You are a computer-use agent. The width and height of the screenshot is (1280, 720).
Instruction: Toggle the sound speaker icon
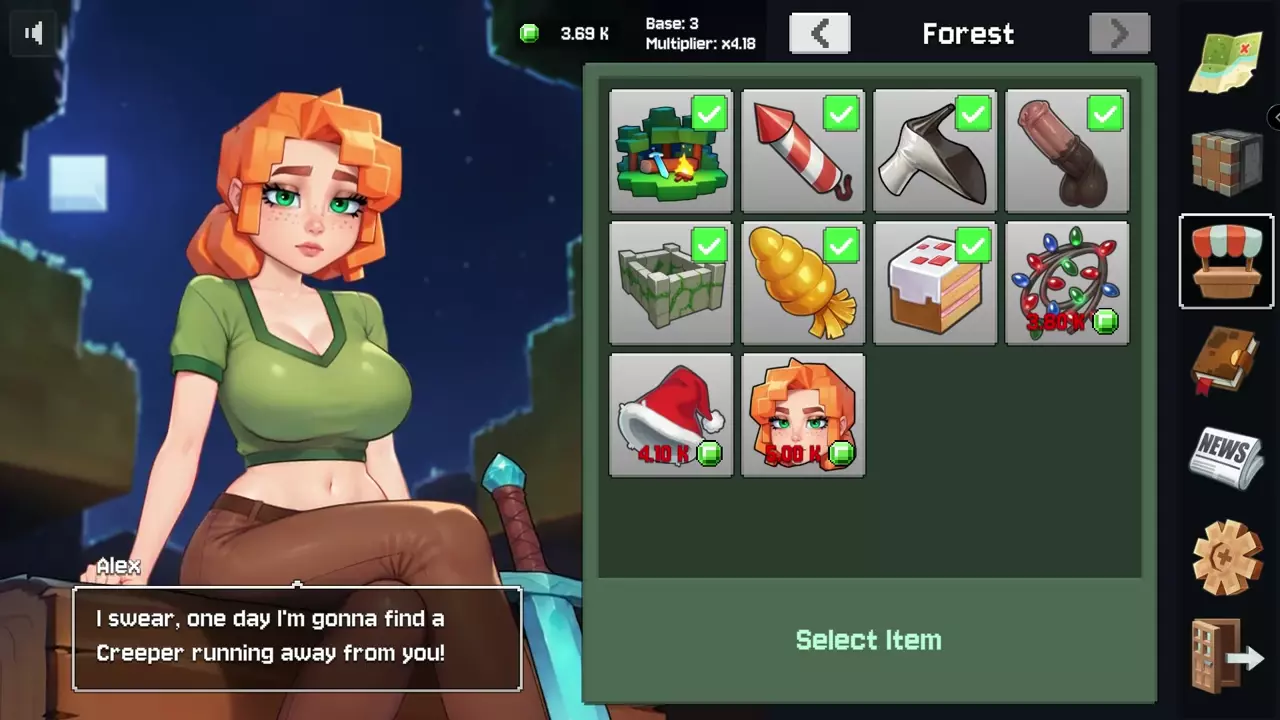pyautogui.click(x=34, y=34)
